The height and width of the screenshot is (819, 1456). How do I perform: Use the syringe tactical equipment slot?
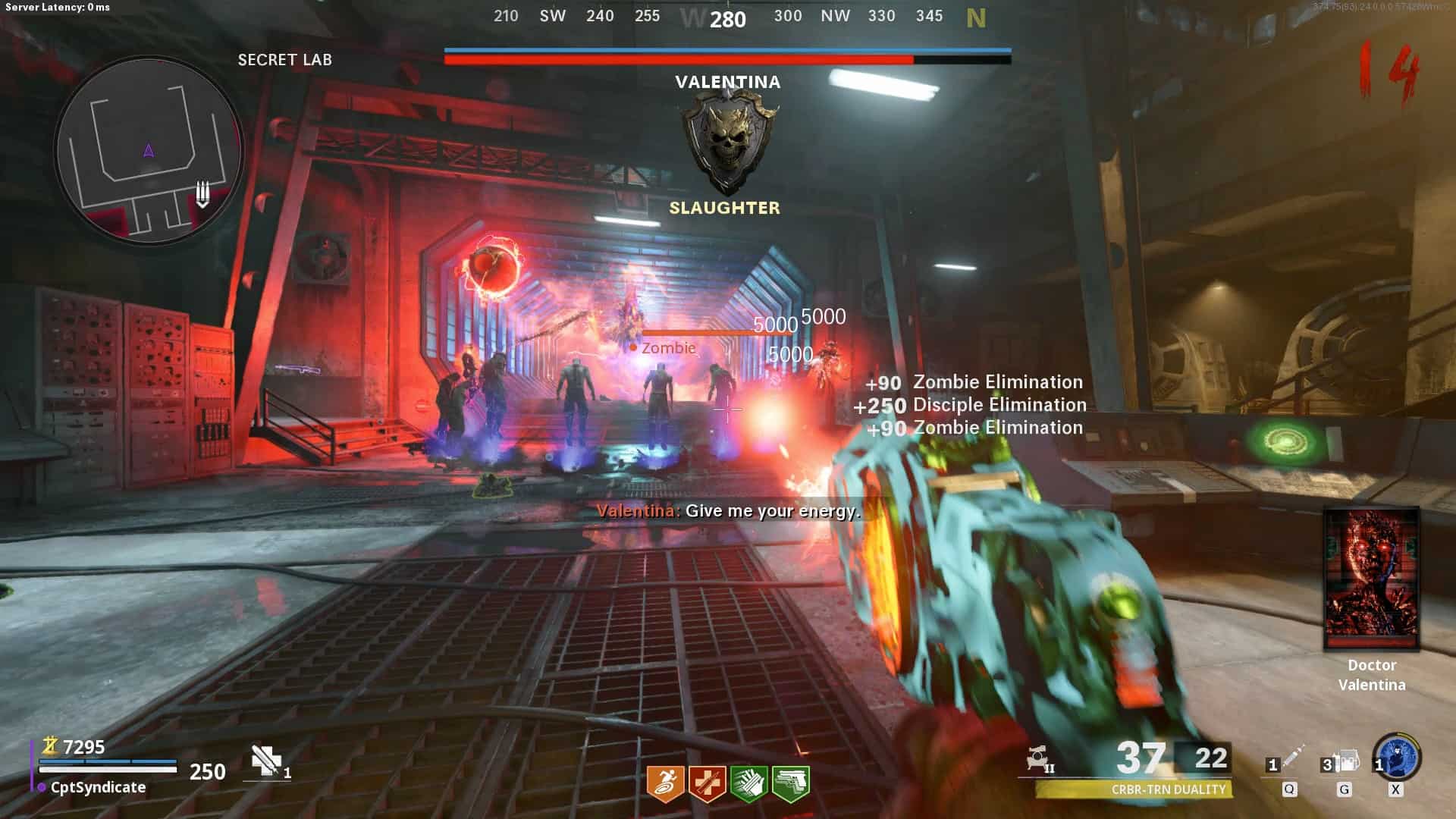[1289, 761]
